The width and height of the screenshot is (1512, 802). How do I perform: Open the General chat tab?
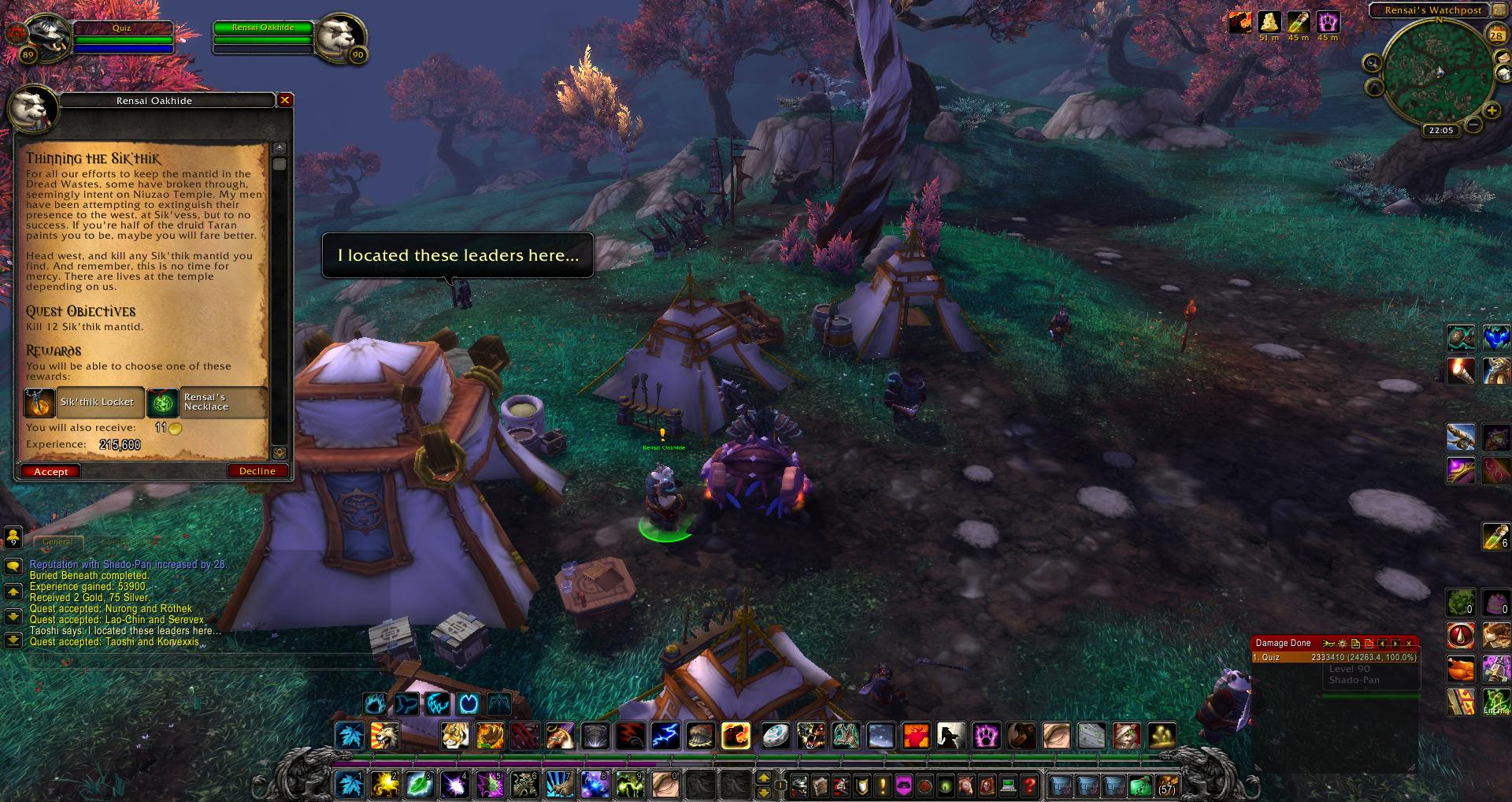pyautogui.click(x=57, y=542)
